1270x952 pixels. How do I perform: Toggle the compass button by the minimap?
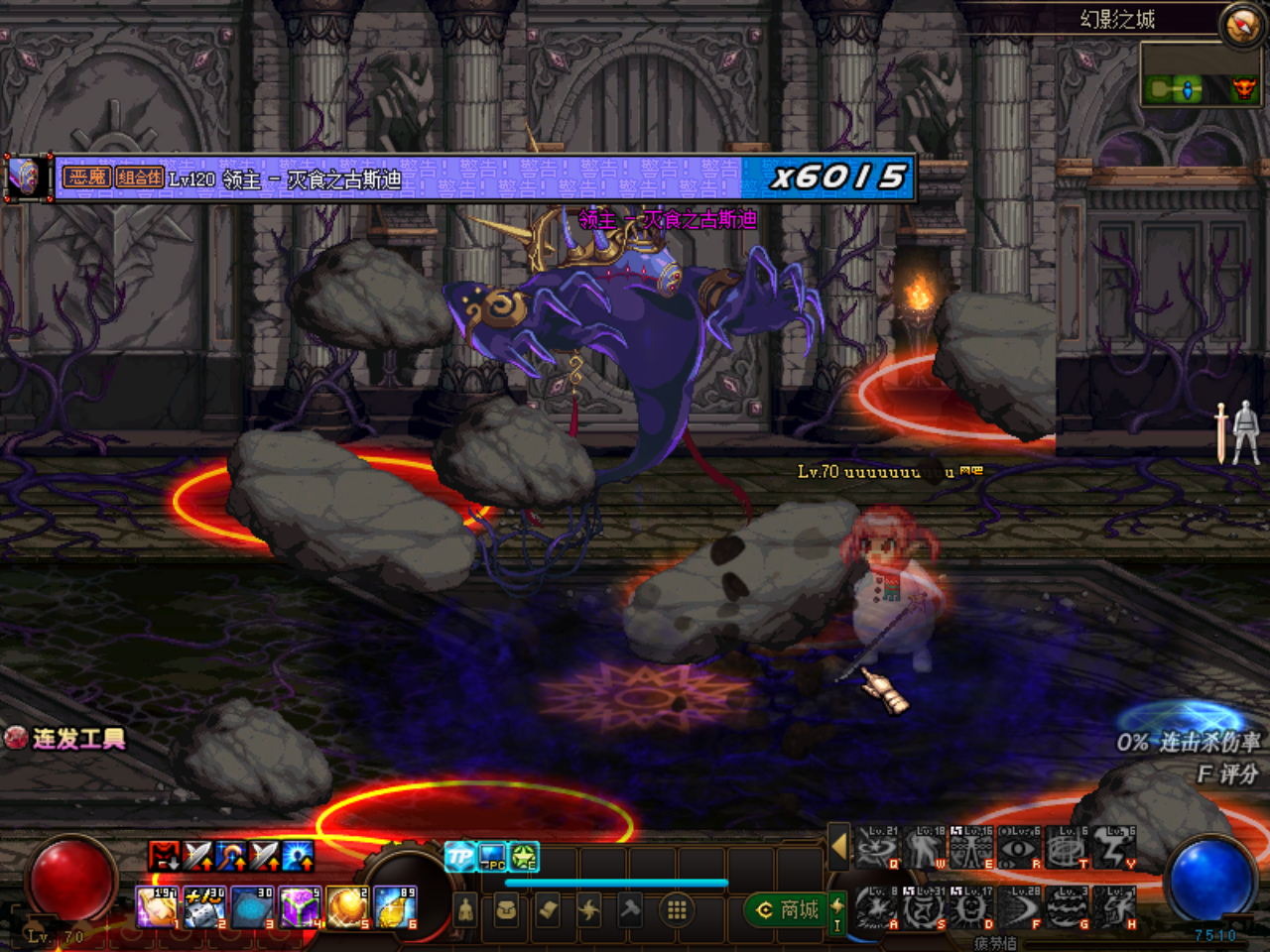[x=1242, y=25]
